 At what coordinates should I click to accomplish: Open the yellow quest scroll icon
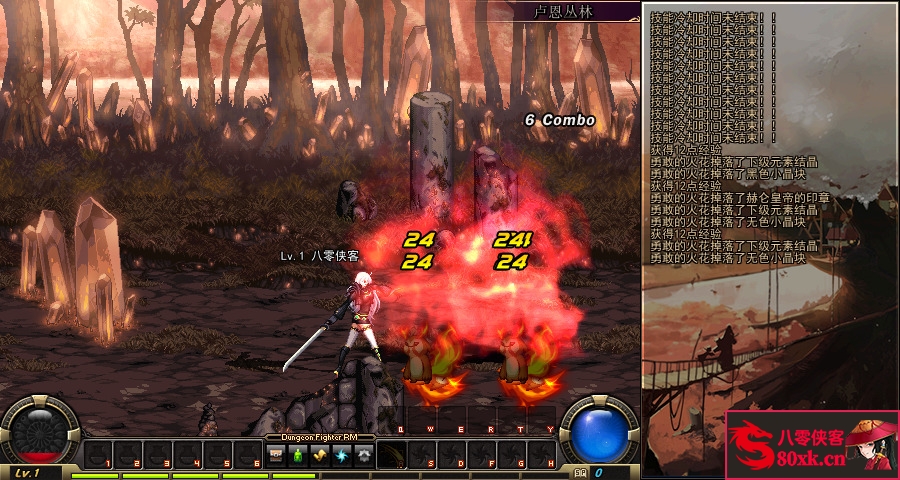coord(320,456)
